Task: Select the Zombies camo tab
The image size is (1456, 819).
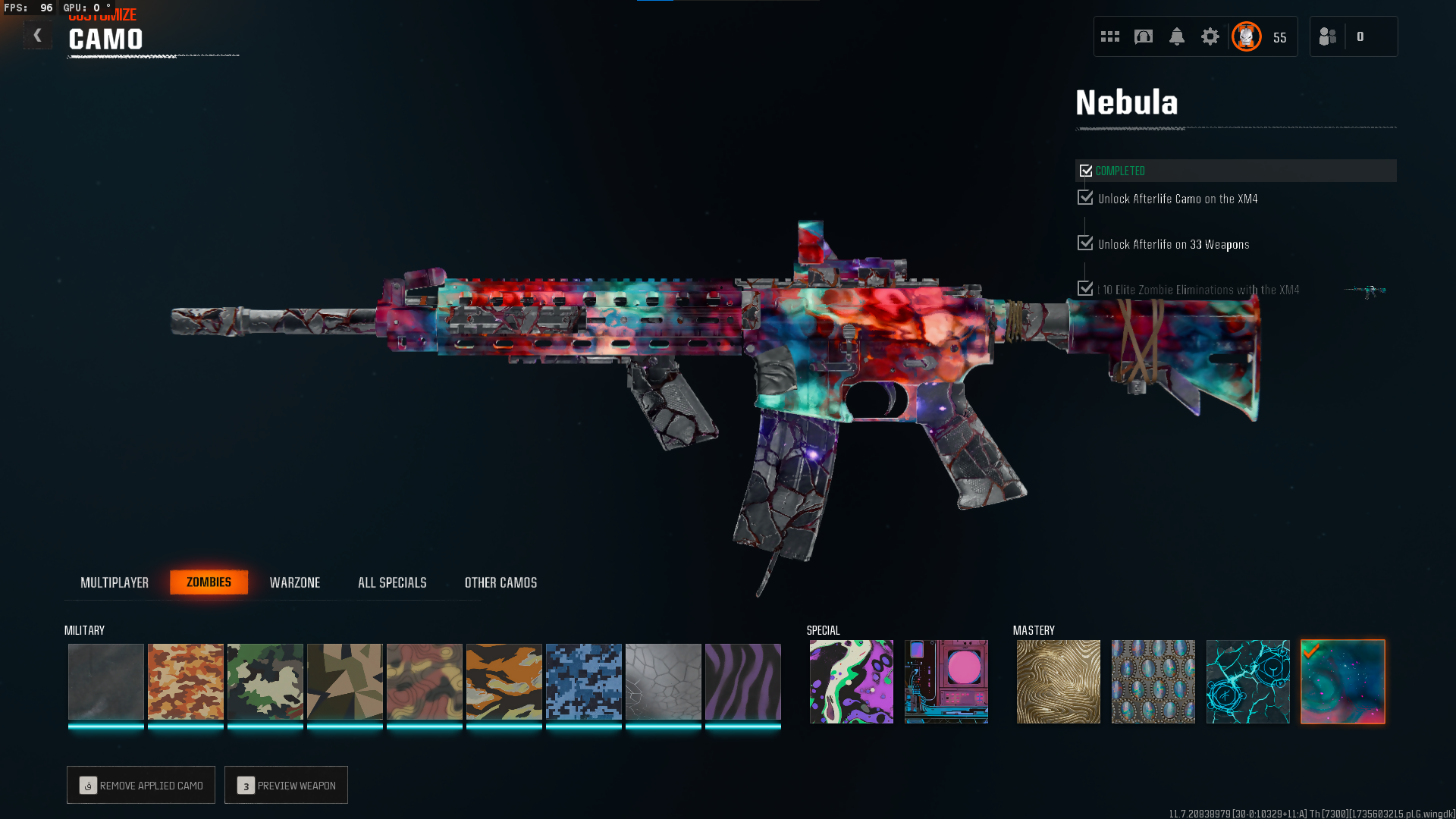Action: pos(209,582)
